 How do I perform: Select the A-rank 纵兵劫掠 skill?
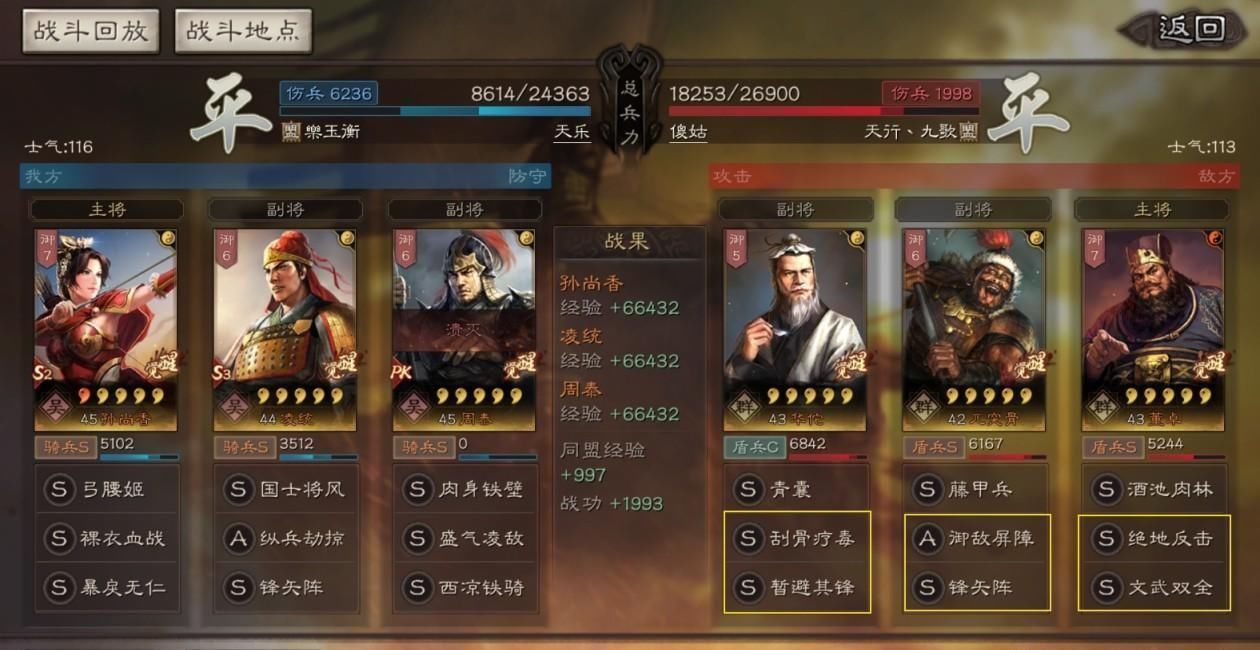point(285,538)
